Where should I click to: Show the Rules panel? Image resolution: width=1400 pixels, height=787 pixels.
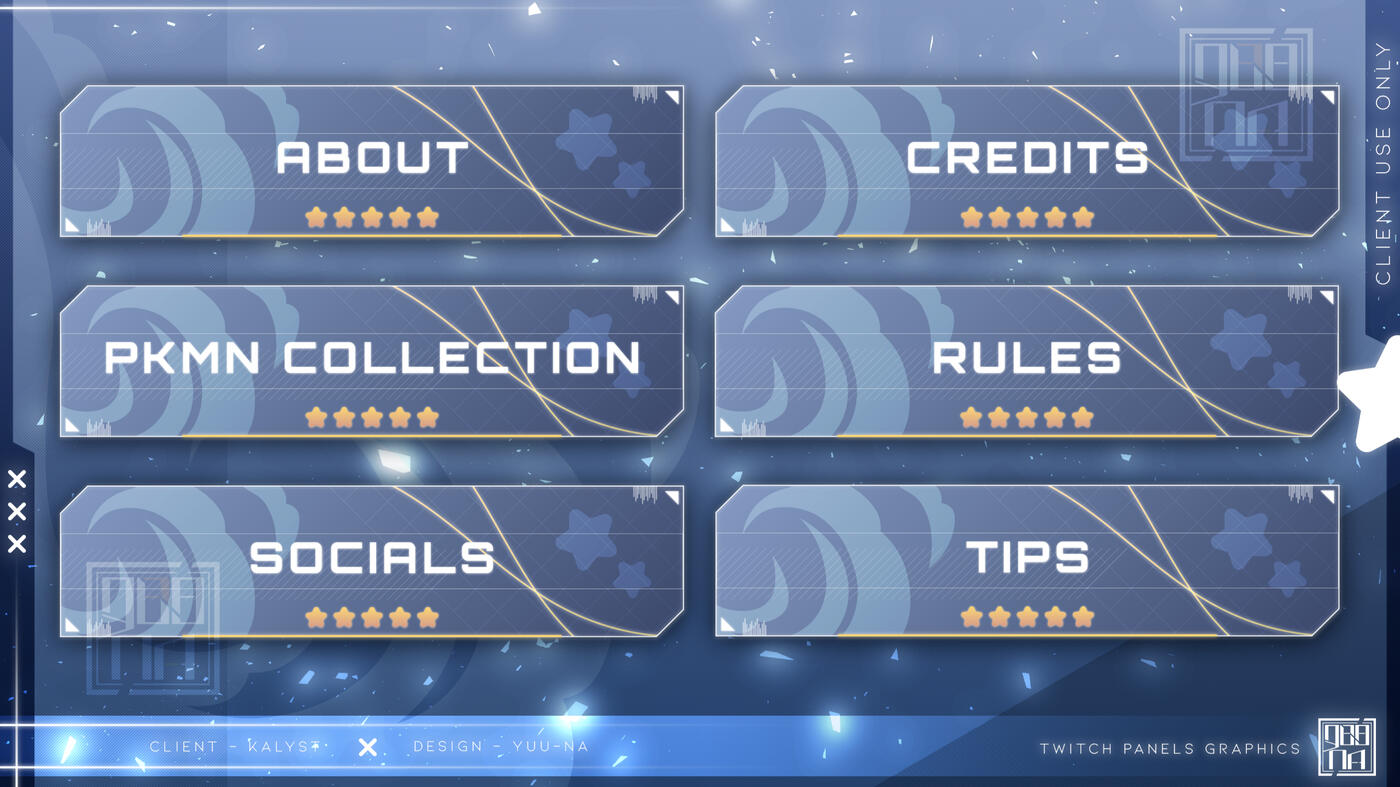click(x=1026, y=361)
